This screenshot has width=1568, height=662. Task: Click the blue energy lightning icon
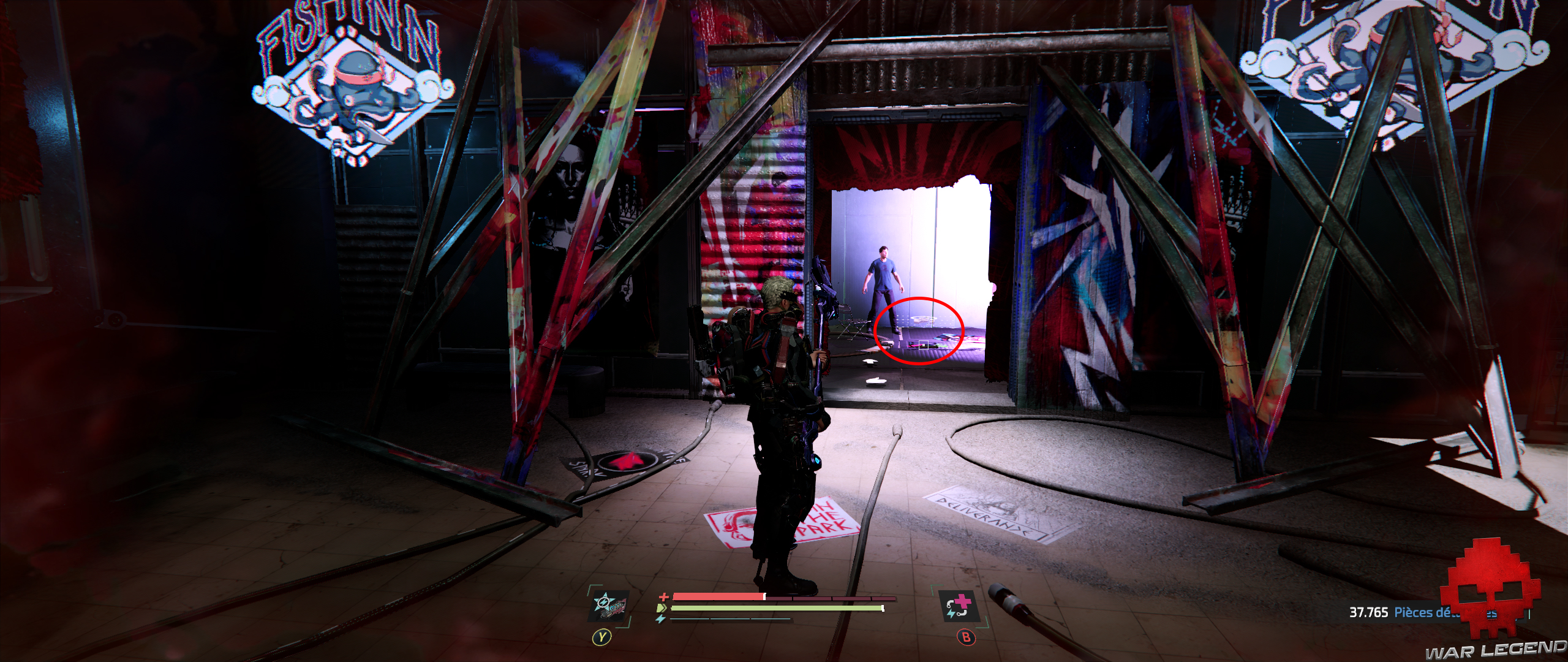click(661, 618)
